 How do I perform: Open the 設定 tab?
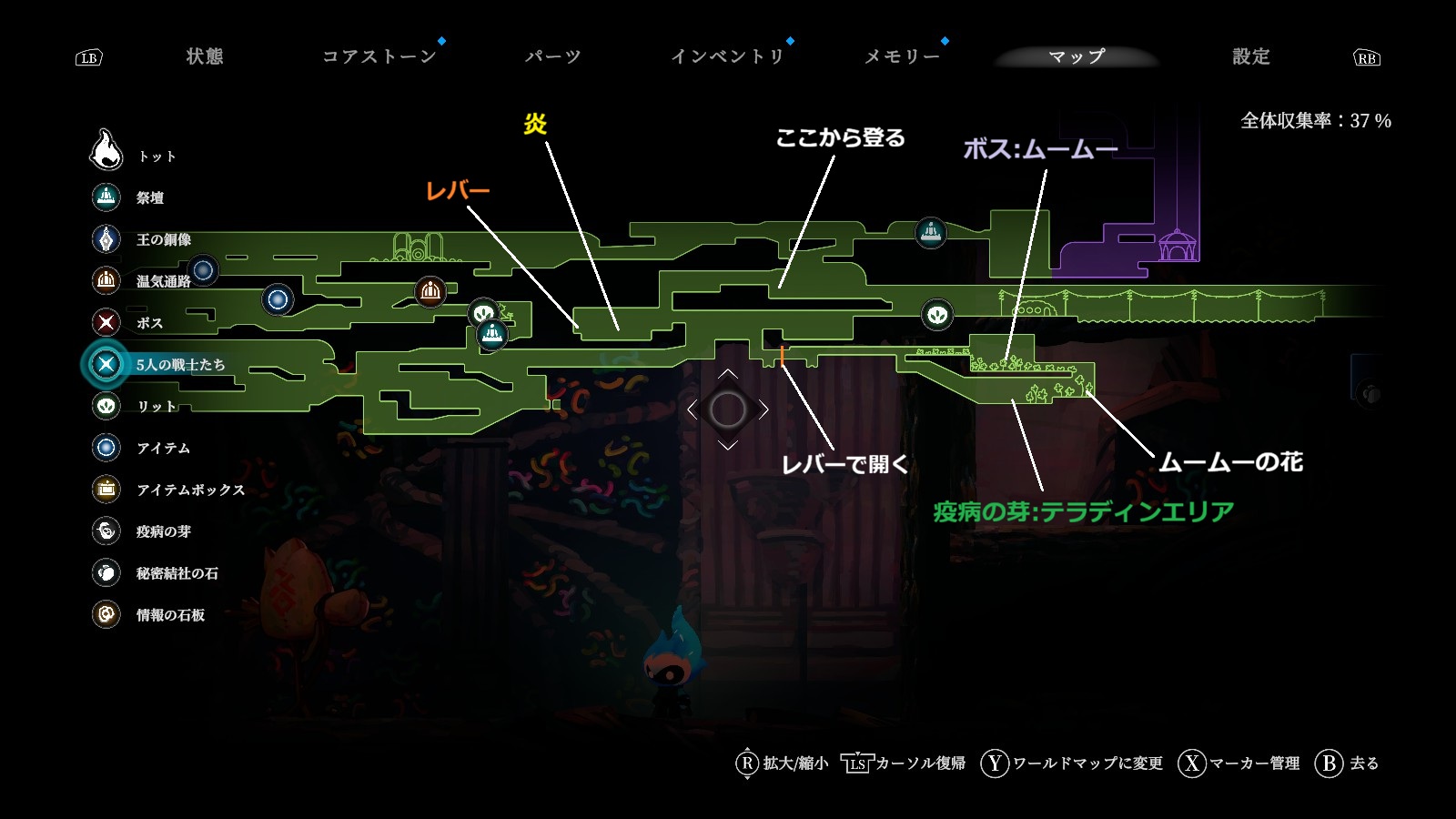(1250, 56)
